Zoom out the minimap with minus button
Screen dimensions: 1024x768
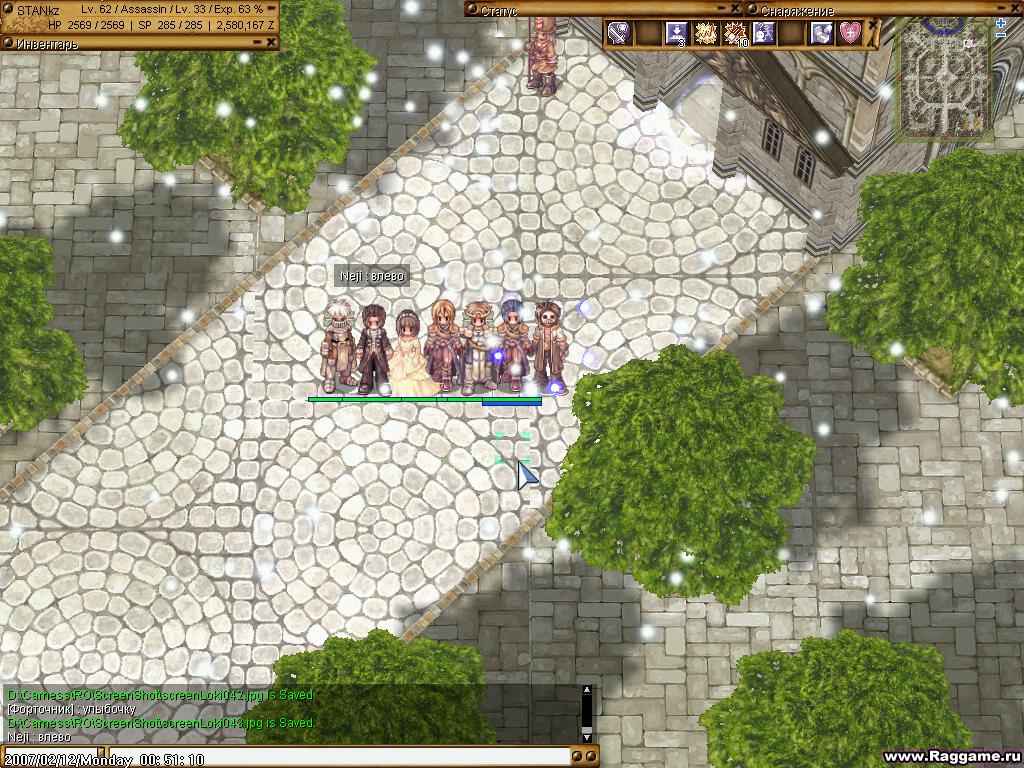tap(1001, 36)
